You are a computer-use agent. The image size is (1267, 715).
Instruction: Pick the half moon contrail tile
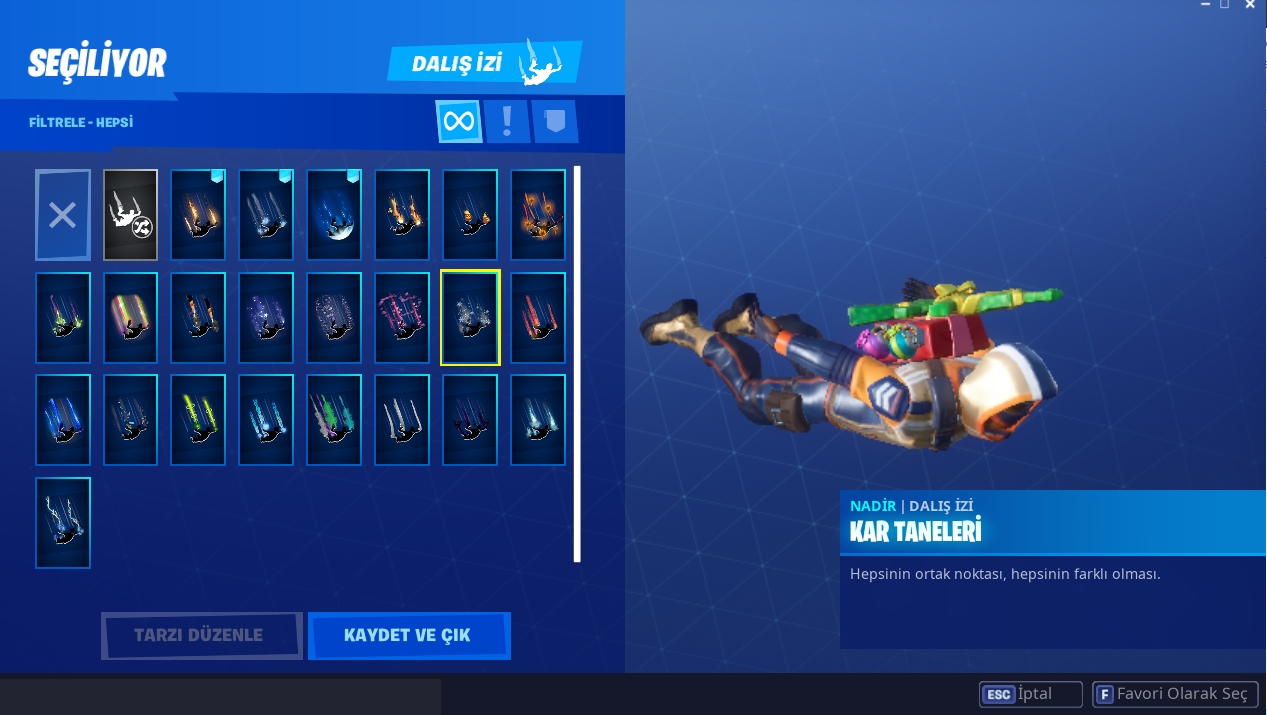334,215
